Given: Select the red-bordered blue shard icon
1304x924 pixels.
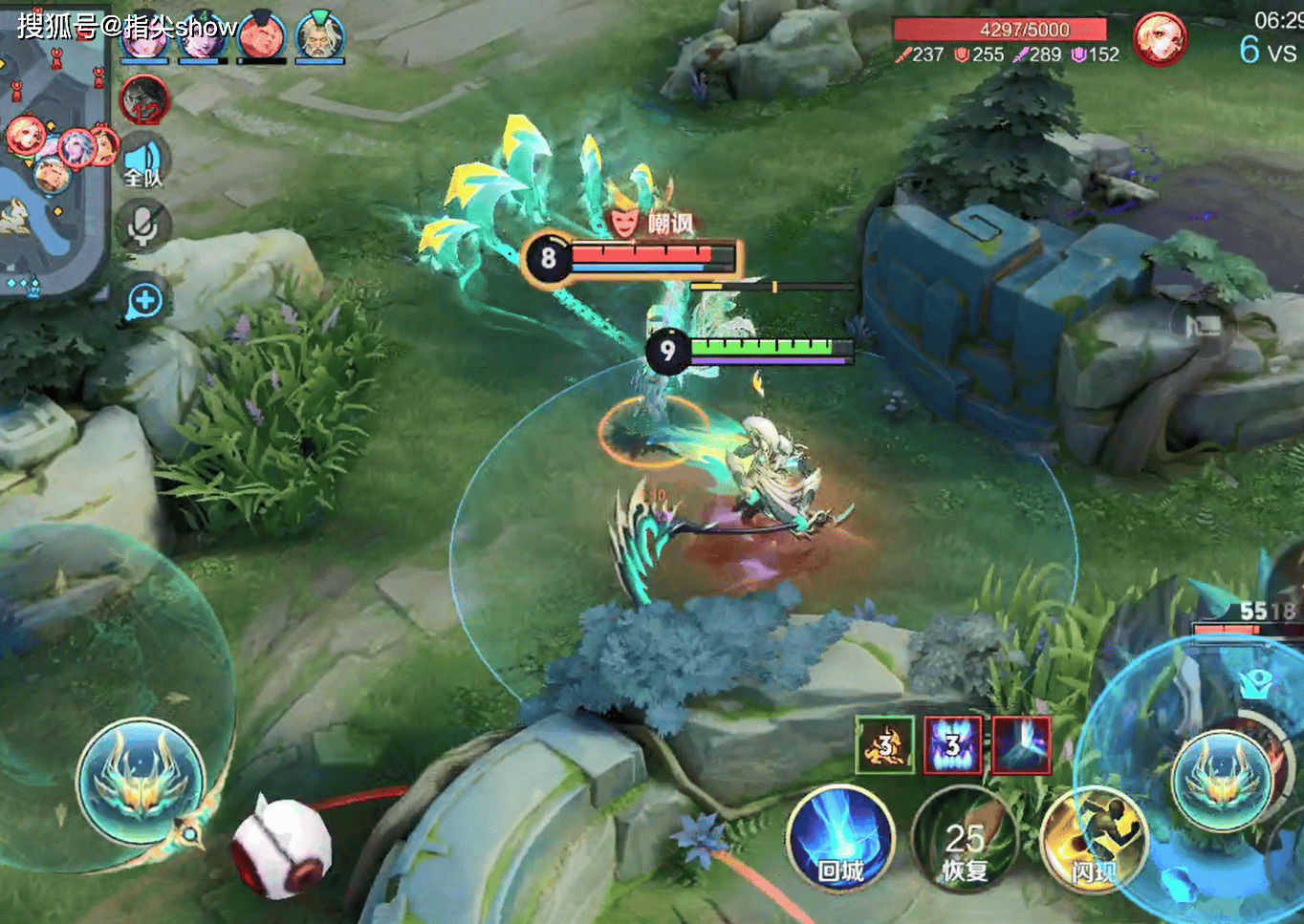Looking at the screenshot, I should coord(1021,744).
